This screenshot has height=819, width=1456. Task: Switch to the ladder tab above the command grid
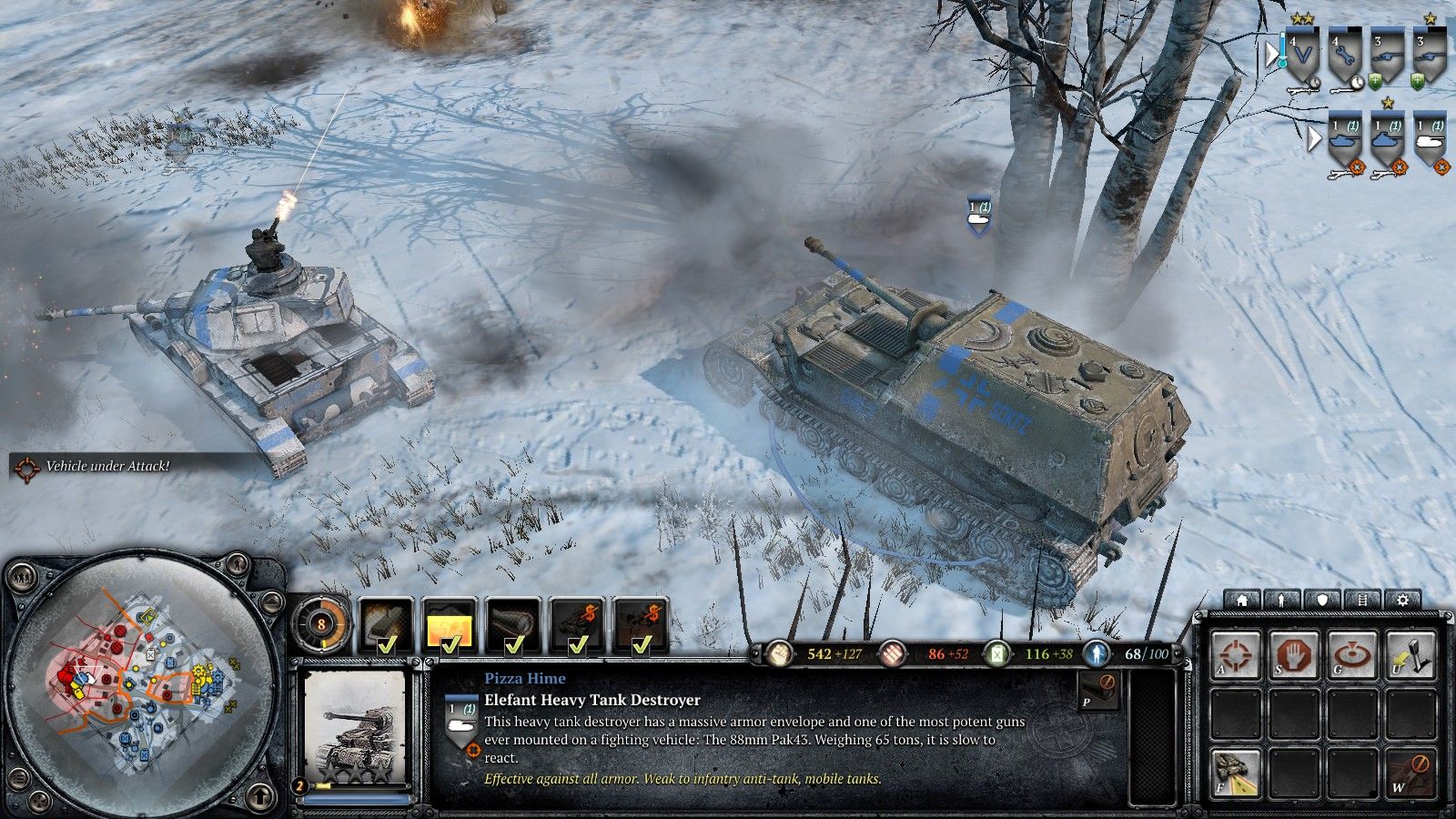[1362, 601]
